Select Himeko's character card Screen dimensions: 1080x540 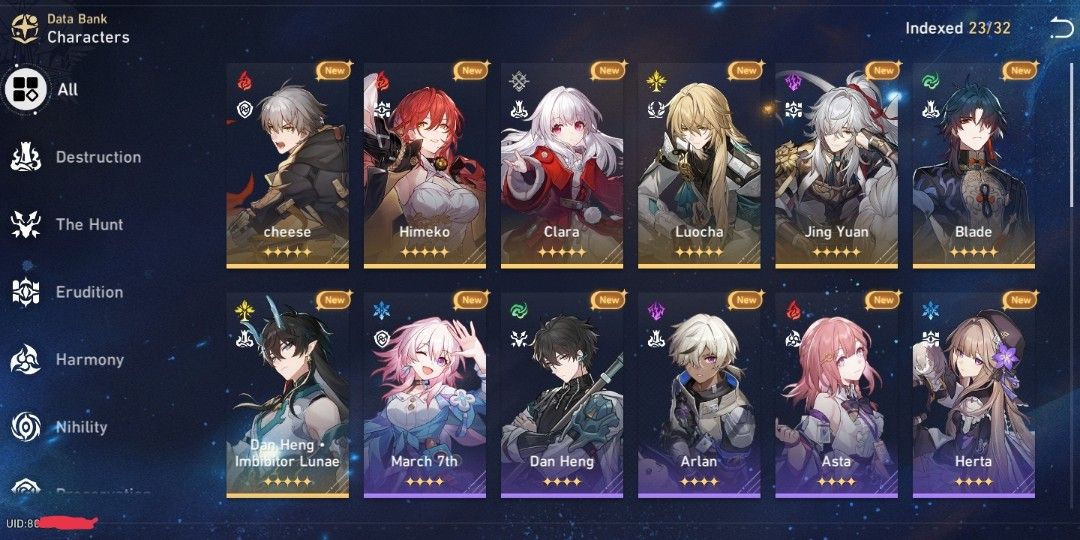tap(424, 165)
